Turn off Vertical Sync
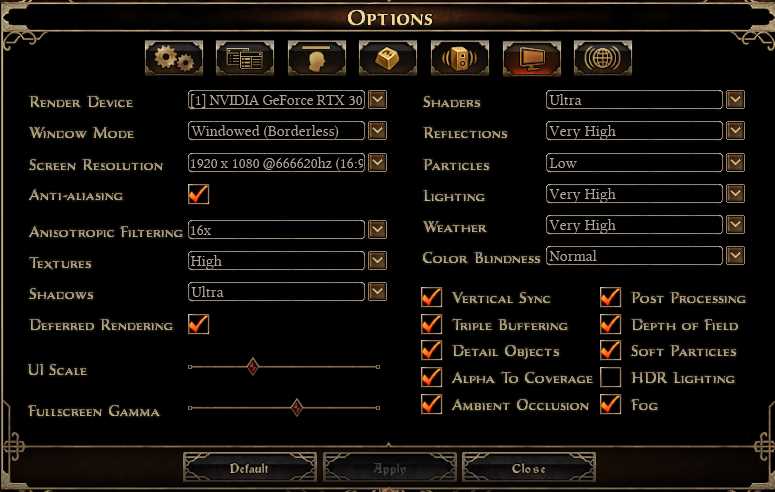 tap(432, 297)
